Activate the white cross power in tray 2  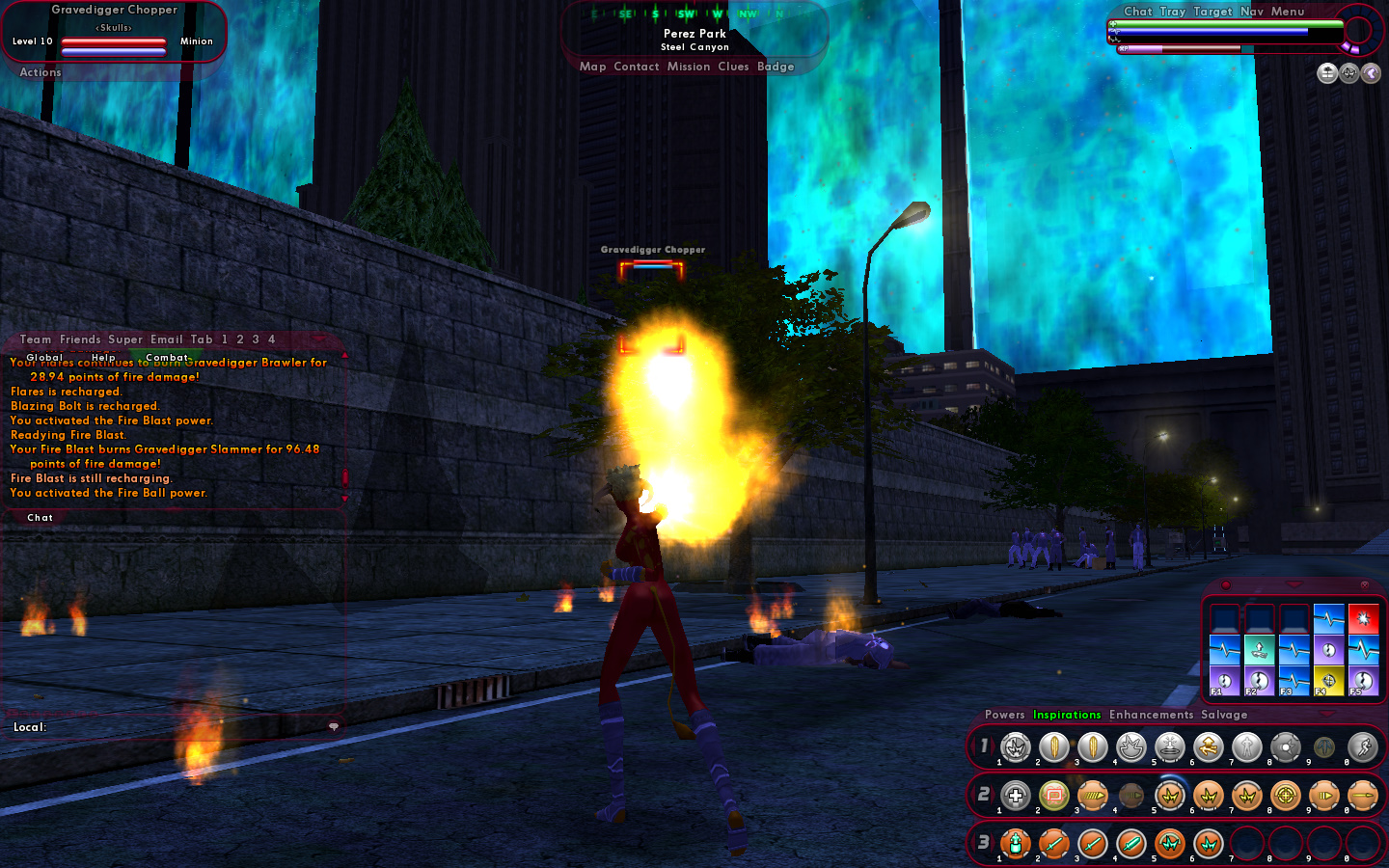[x=1015, y=796]
